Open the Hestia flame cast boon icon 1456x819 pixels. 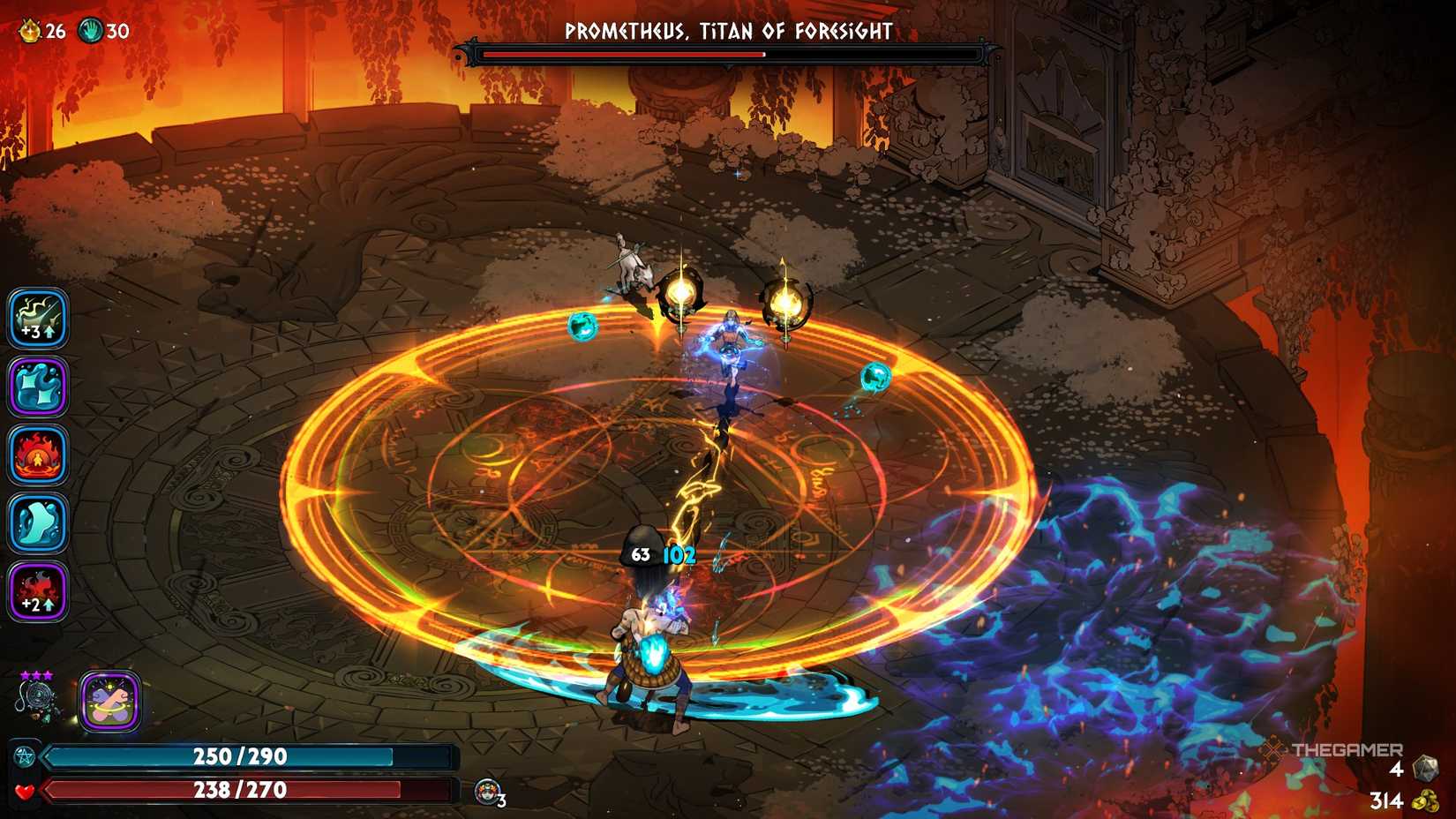tap(39, 454)
